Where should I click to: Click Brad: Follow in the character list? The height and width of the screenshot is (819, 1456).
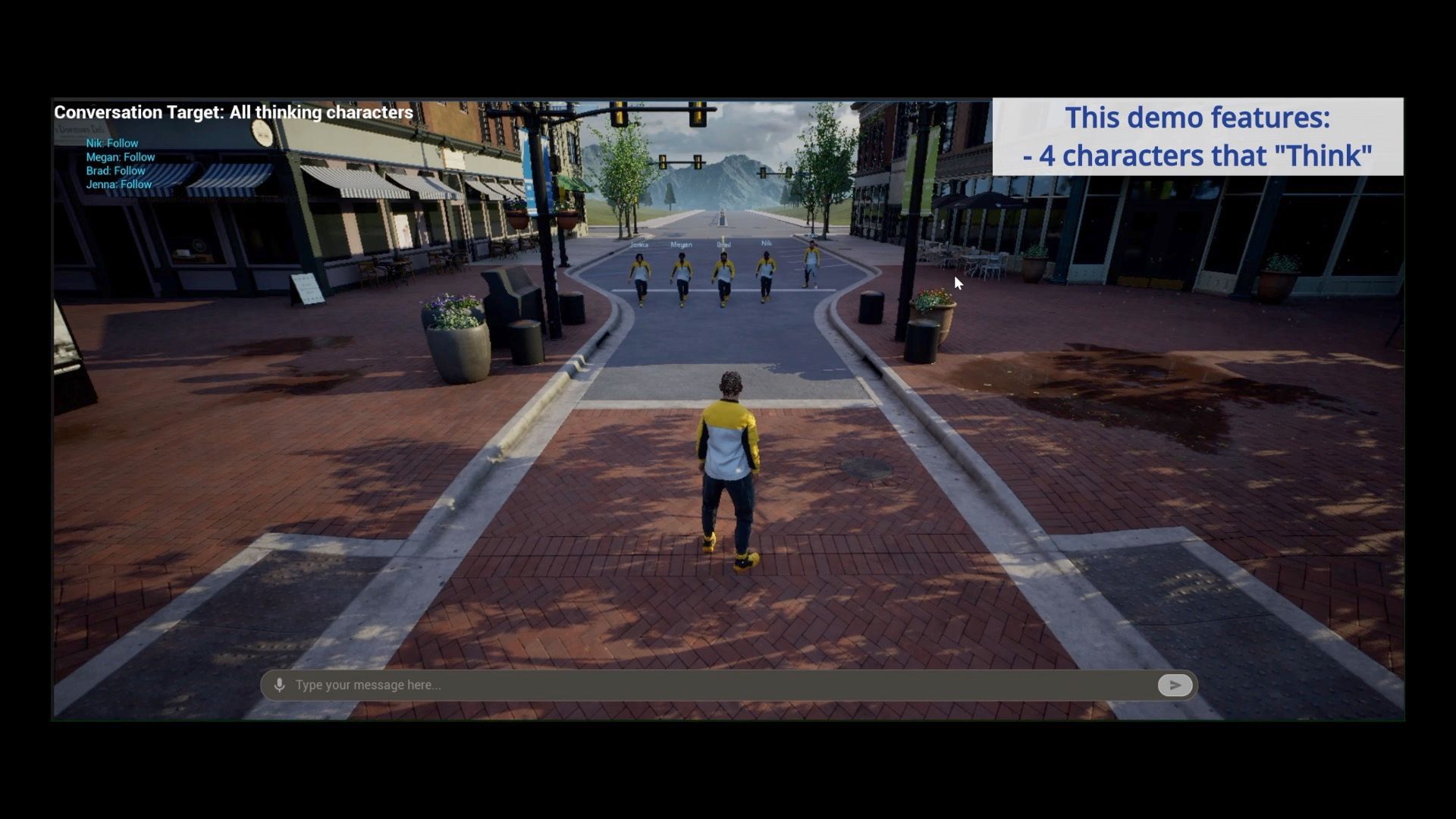click(x=115, y=171)
